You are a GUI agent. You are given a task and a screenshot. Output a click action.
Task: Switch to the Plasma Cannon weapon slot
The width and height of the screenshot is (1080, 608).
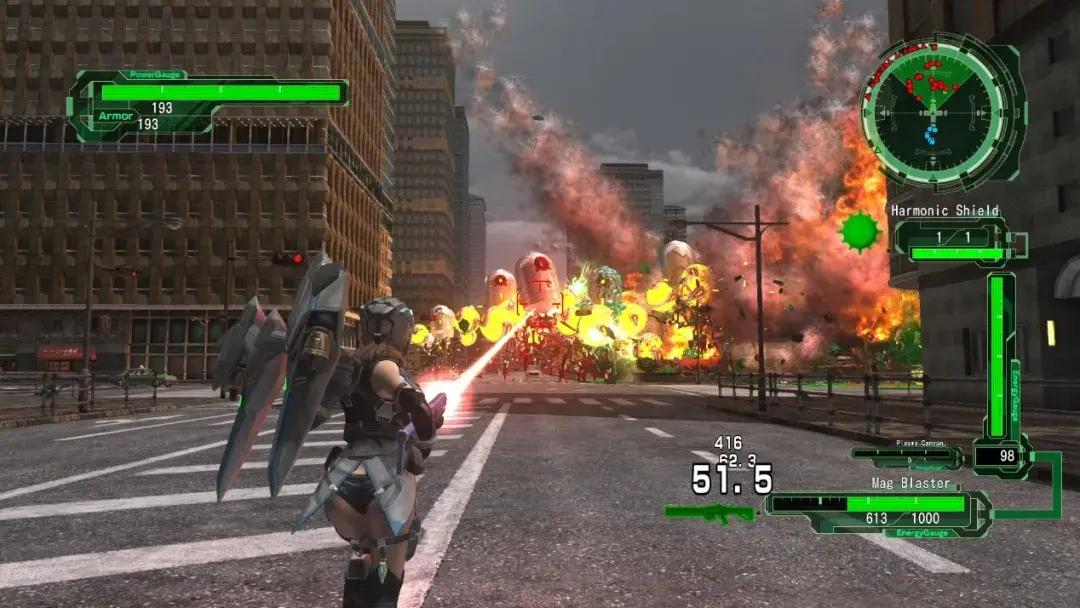coord(907,454)
